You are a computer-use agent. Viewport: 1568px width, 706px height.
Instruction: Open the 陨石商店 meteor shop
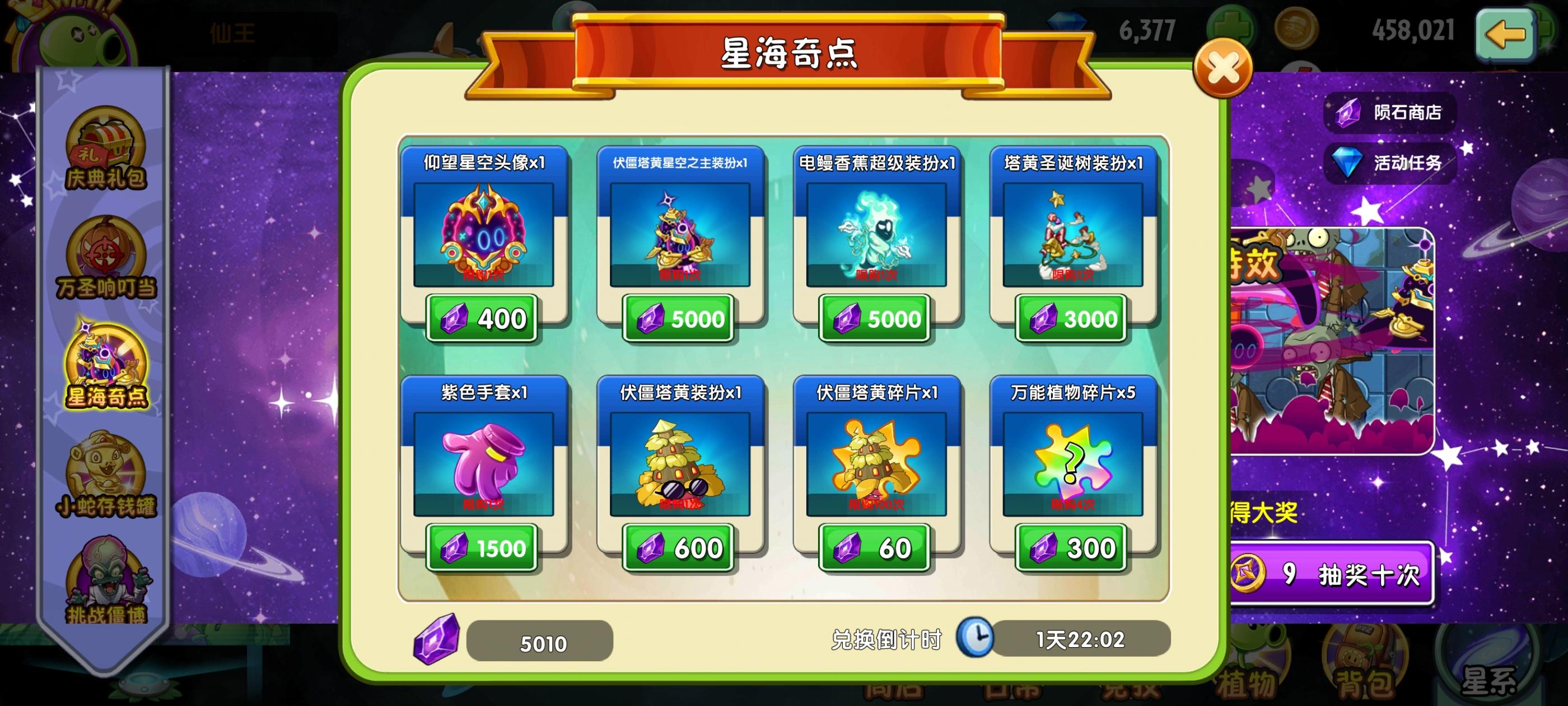click(1391, 112)
